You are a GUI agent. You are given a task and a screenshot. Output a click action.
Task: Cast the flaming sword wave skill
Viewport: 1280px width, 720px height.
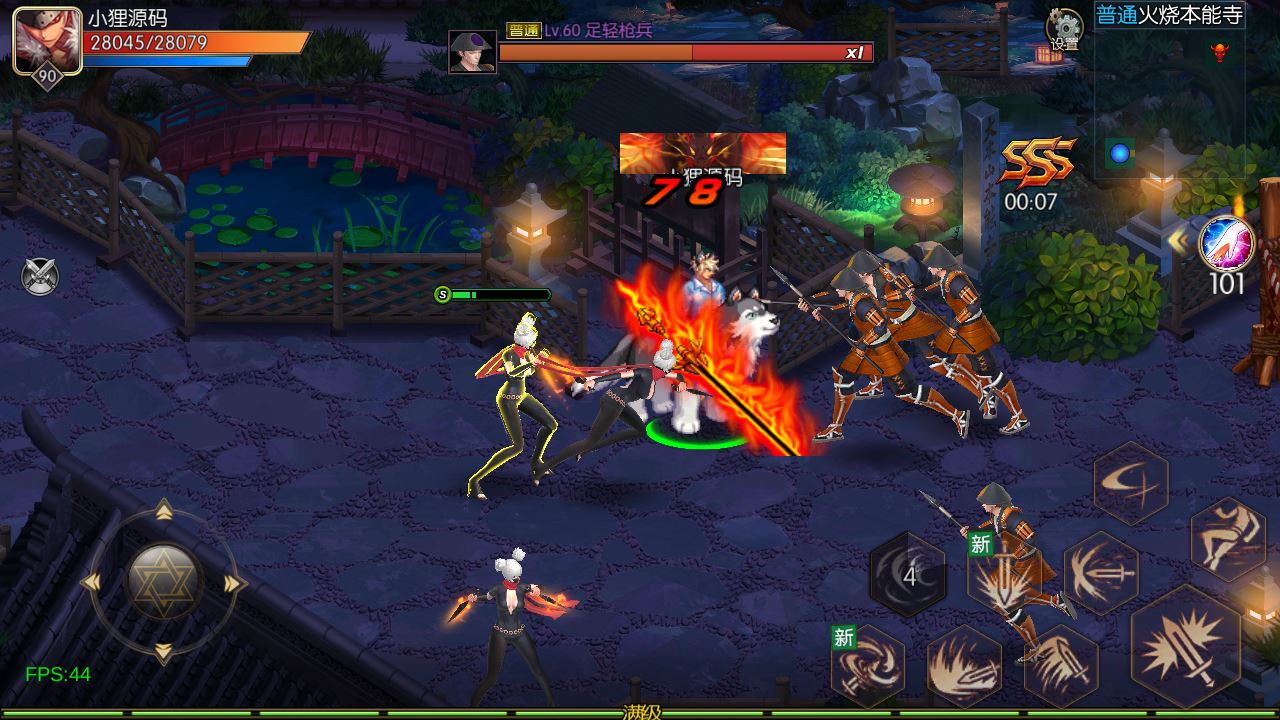964,667
